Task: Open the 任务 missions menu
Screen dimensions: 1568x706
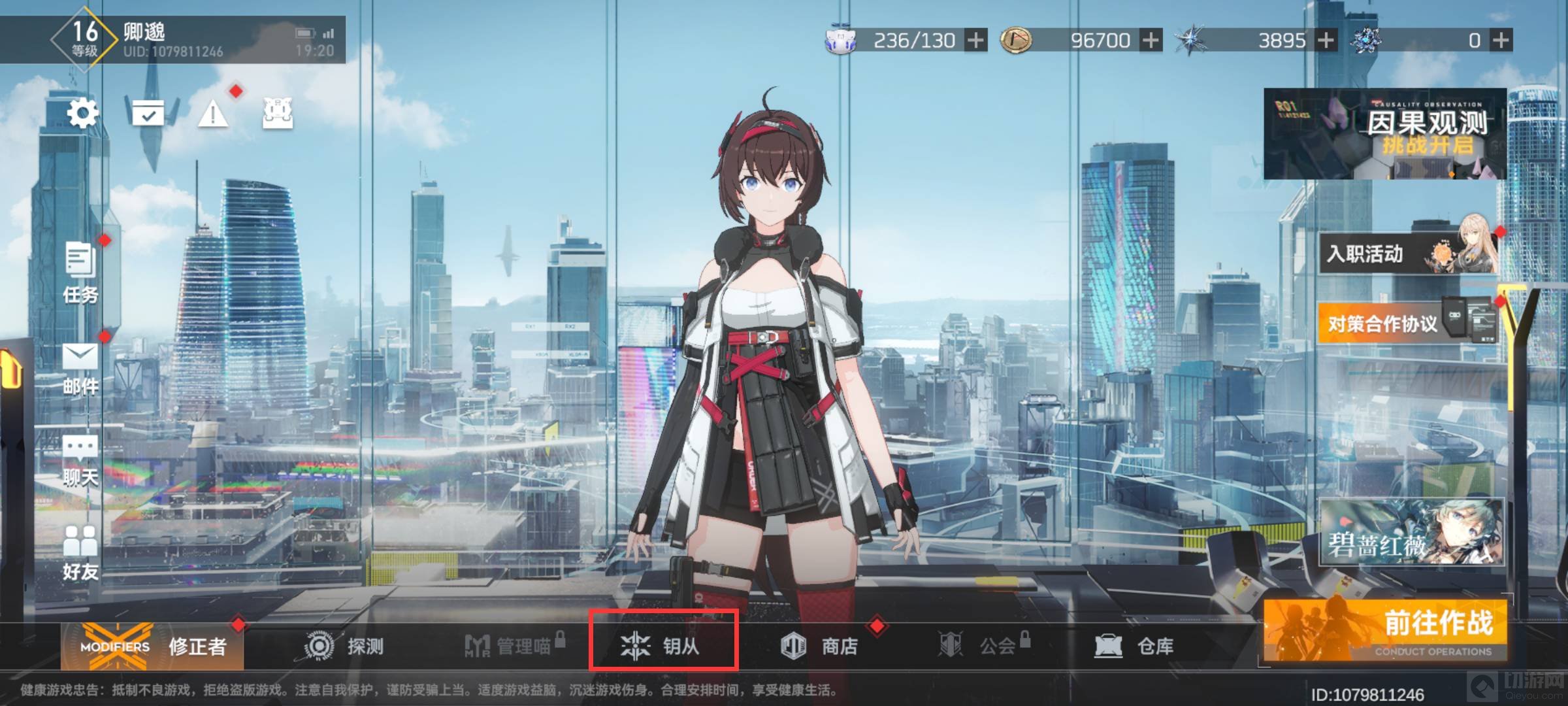Action: click(x=81, y=273)
